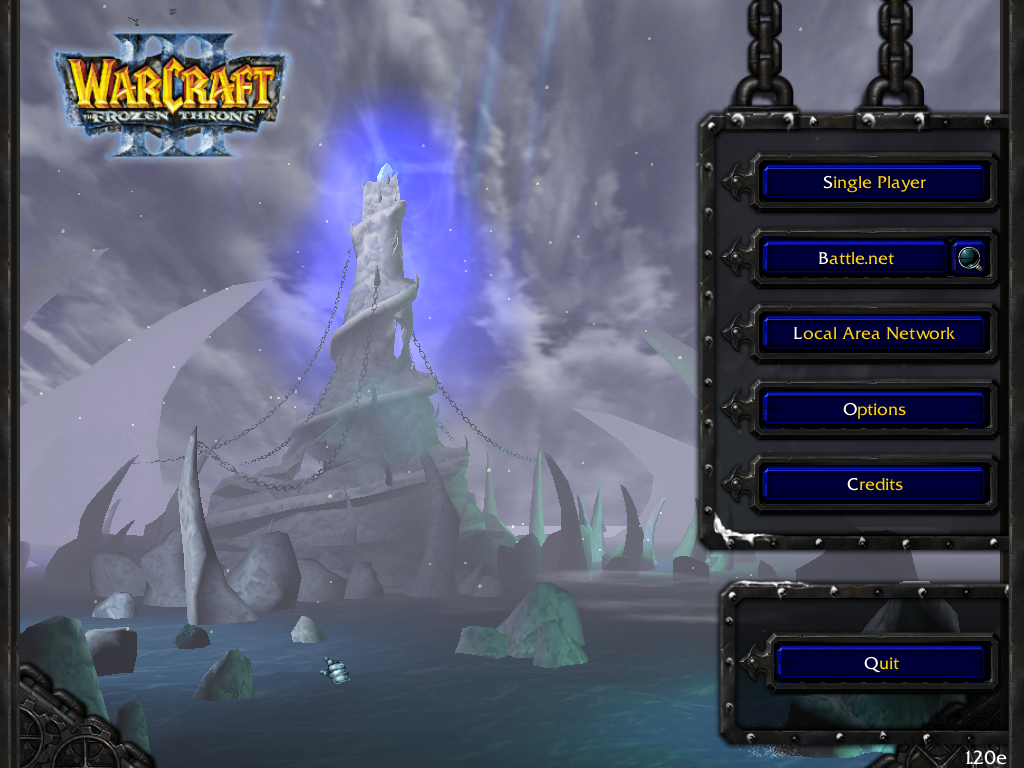Connect to Battle.net
Screen dimensions: 1024x768
[855, 258]
